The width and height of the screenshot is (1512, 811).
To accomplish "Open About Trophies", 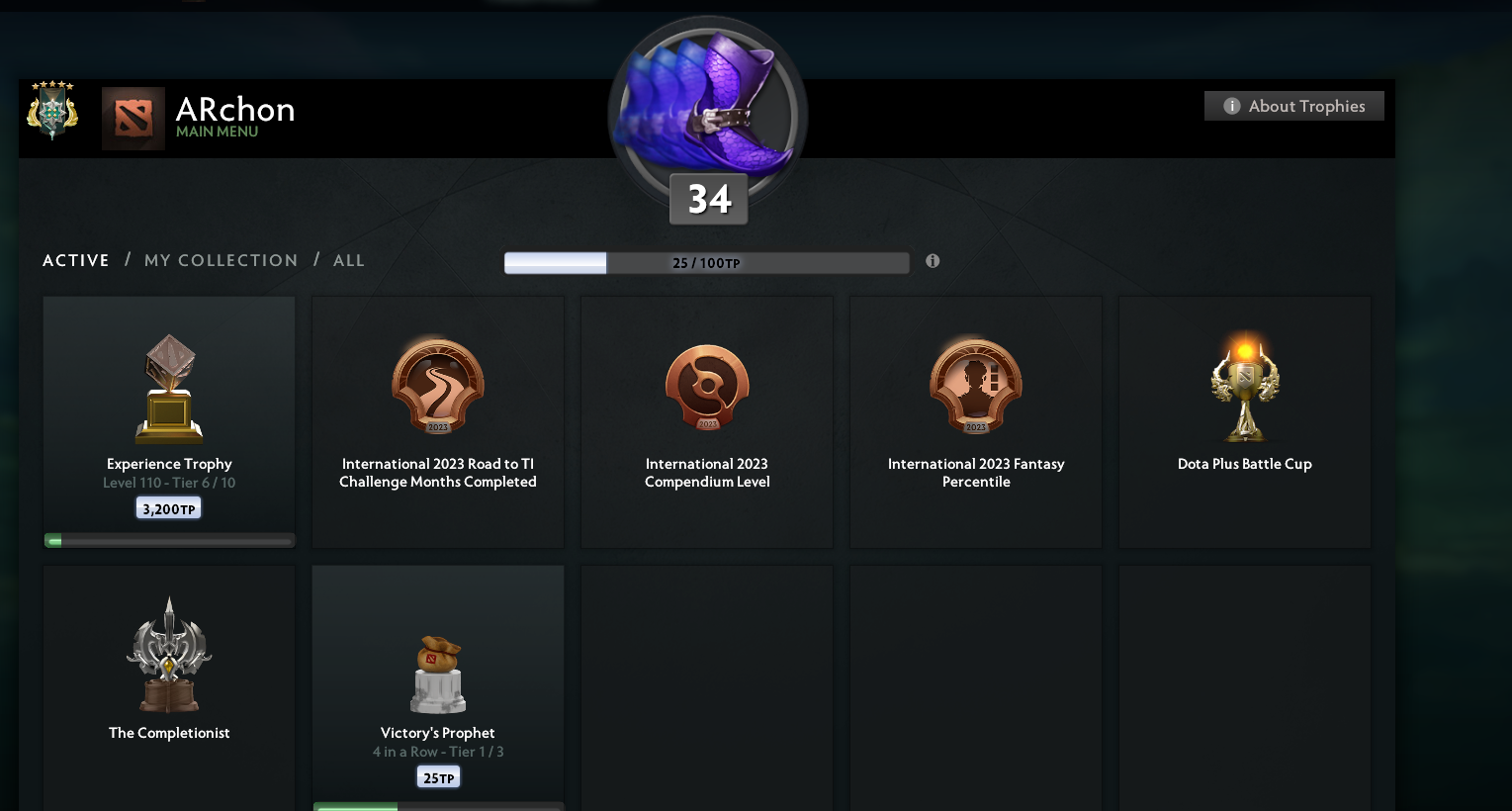I will [1293, 106].
